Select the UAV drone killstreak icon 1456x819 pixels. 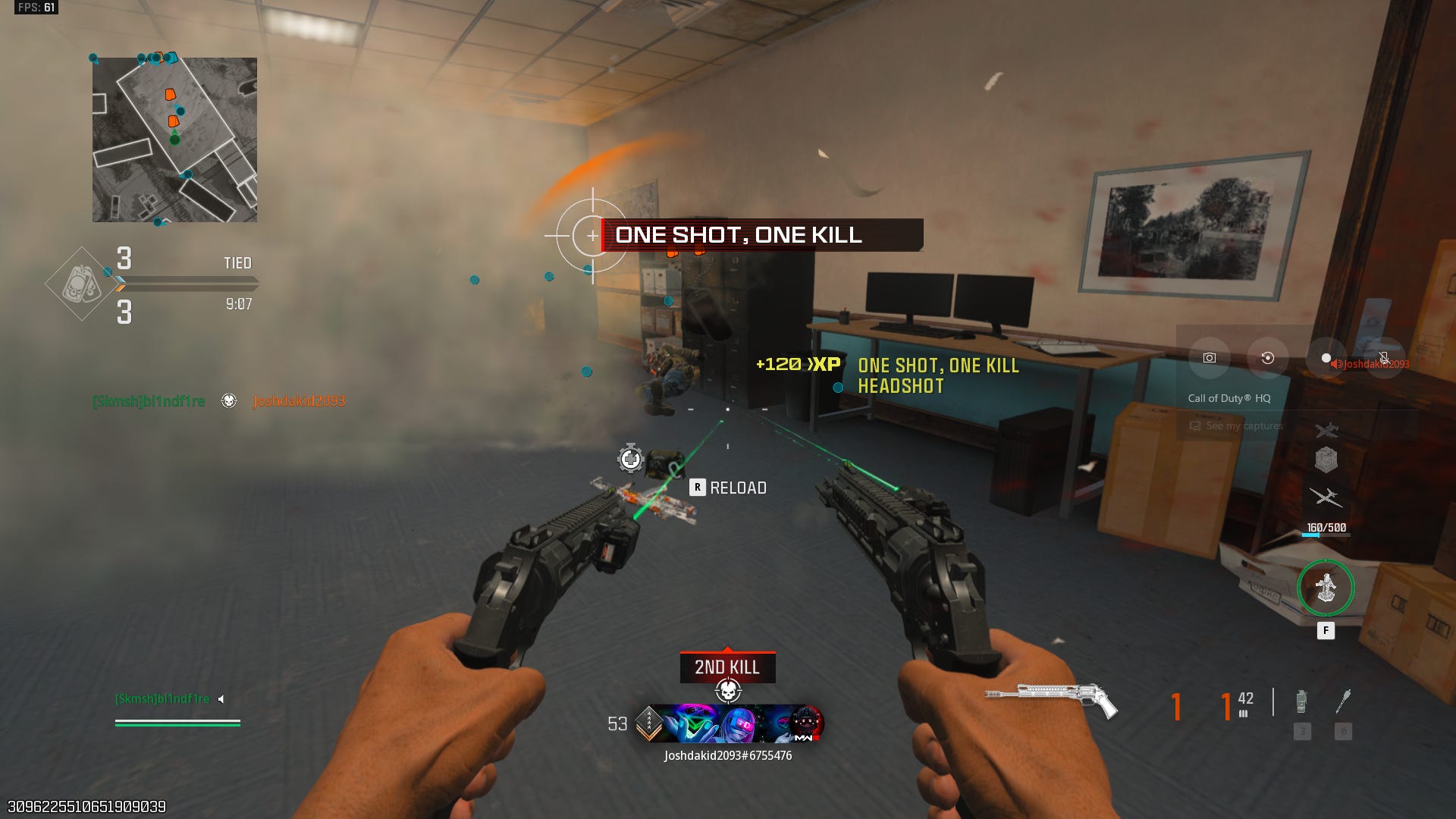(1326, 497)
